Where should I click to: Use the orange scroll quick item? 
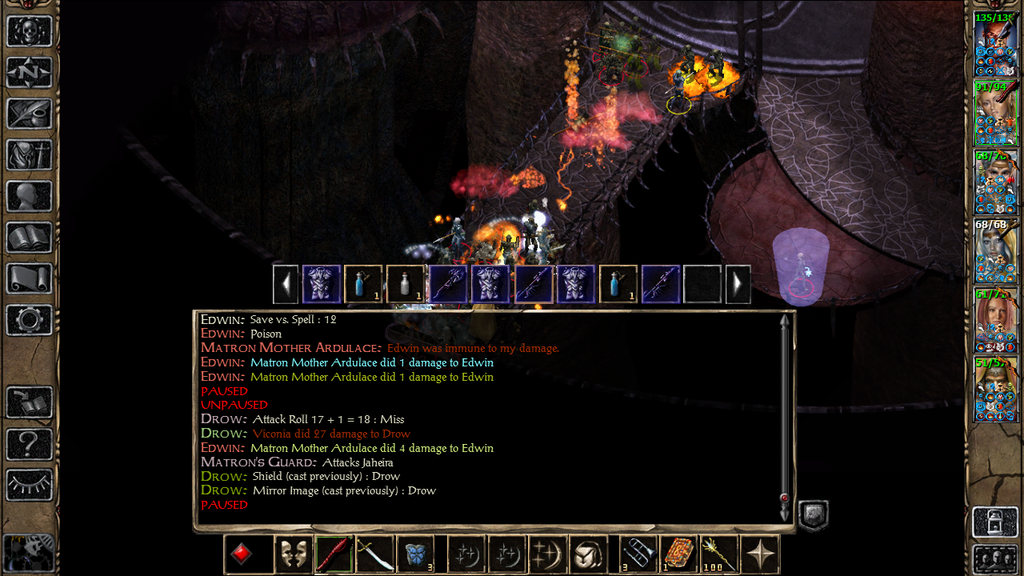click(677, 554)
